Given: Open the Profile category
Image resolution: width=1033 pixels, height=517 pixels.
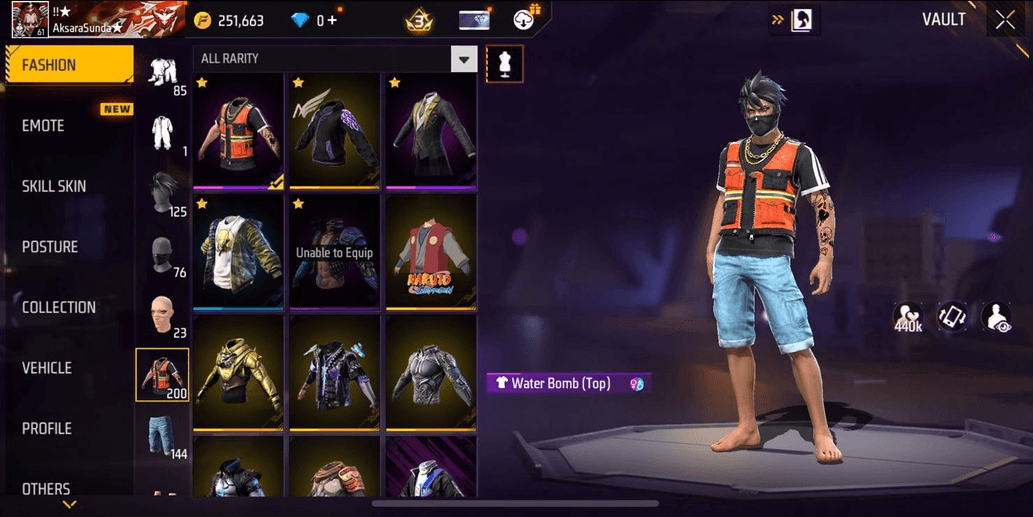Looking at the screenshot, I should pyautogui.click(x=47, y=429).
